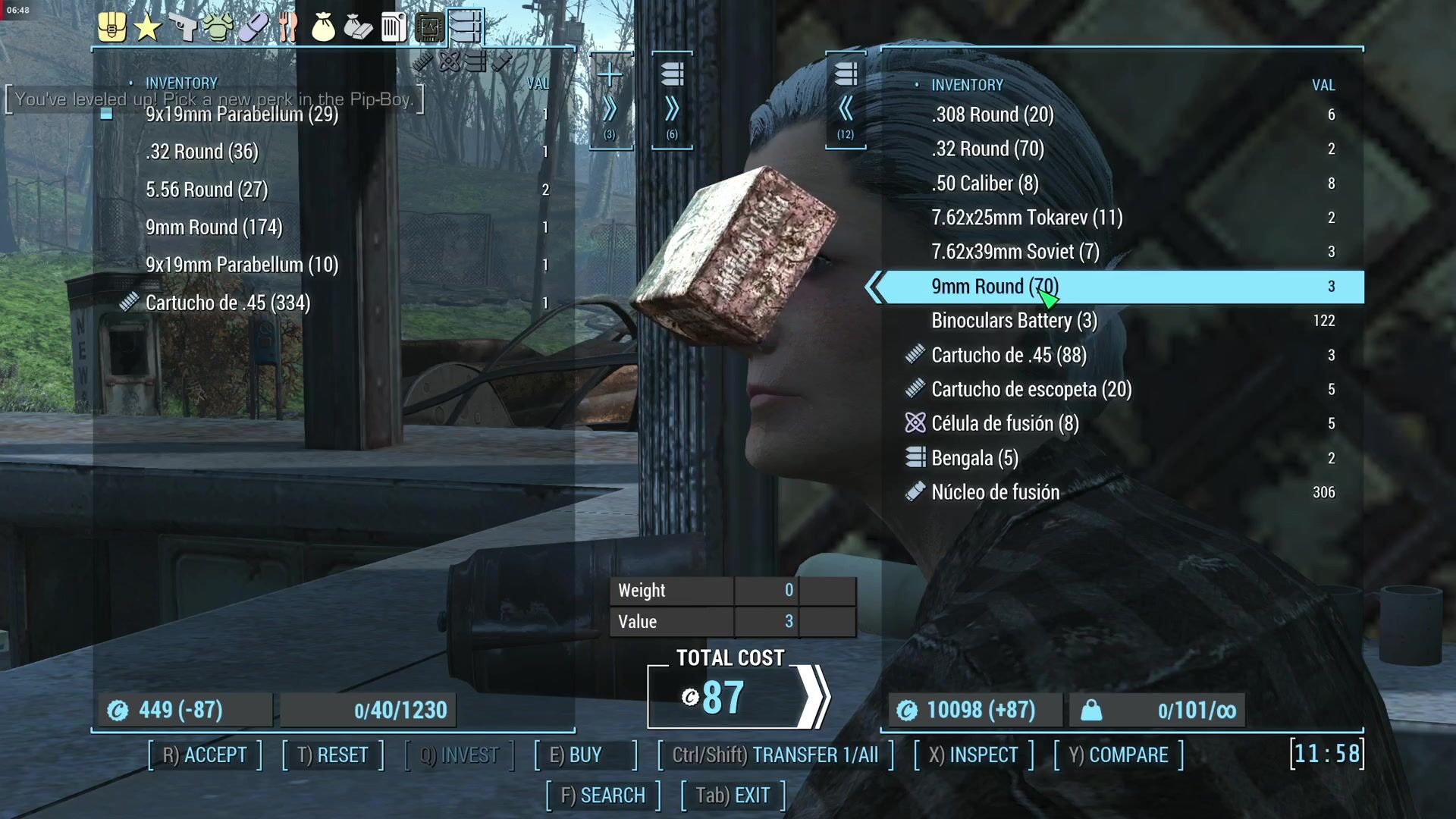The height and width of the screenshot is (819, 1456).
Task: Select the ammo bullets category tab
Action: click(465, 27)
